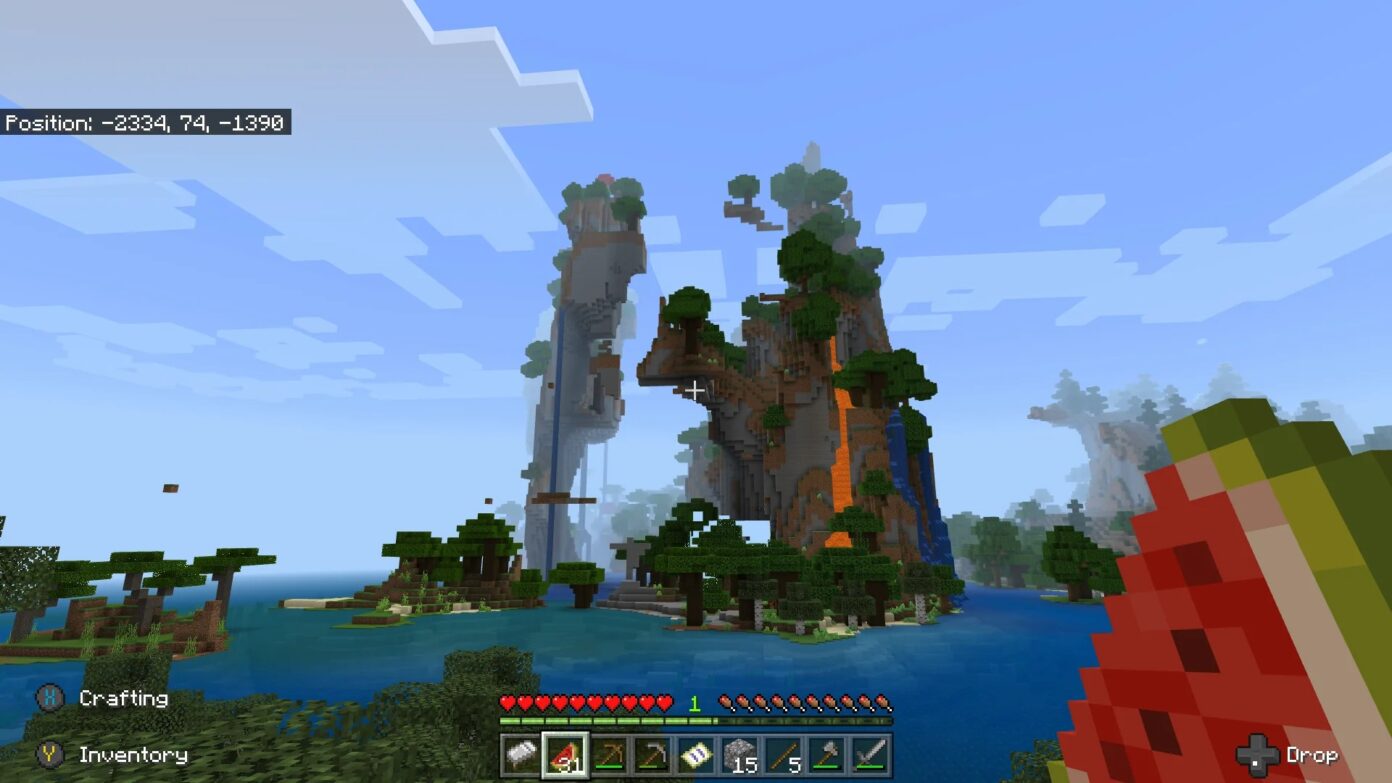The height and width of the screenshot is (783, 1392).
Task: Click the green experience level number
Action: tap(695, 704)
